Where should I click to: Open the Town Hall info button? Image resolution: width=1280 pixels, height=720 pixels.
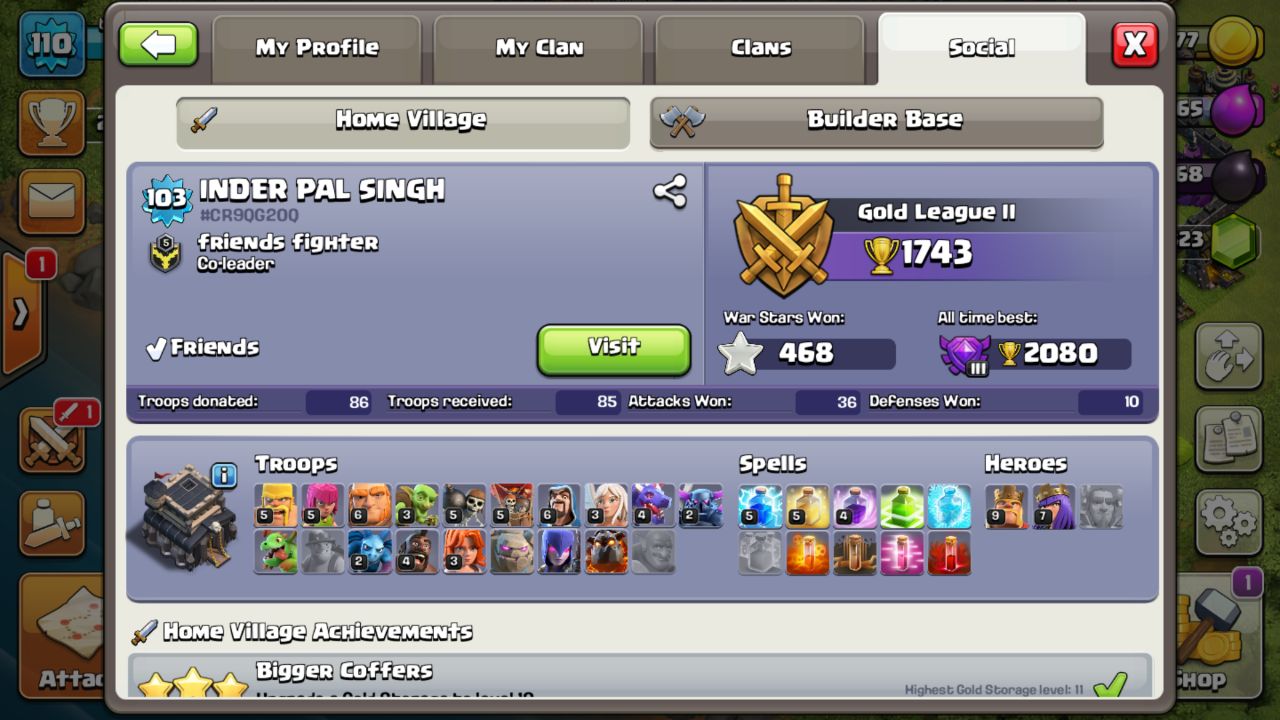(x=224, y=475)
